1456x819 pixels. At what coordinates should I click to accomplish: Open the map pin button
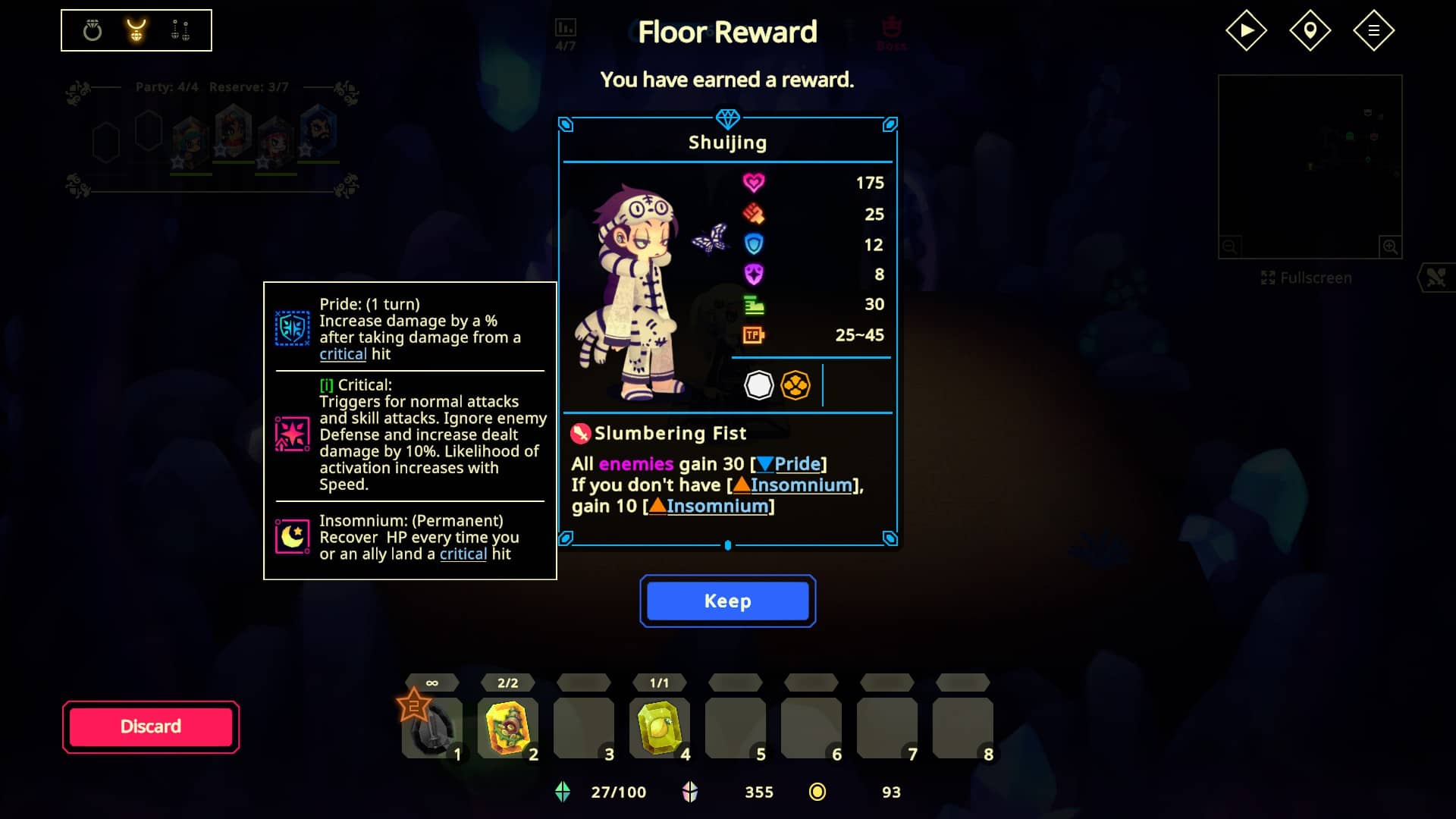tap(1310, 30)
